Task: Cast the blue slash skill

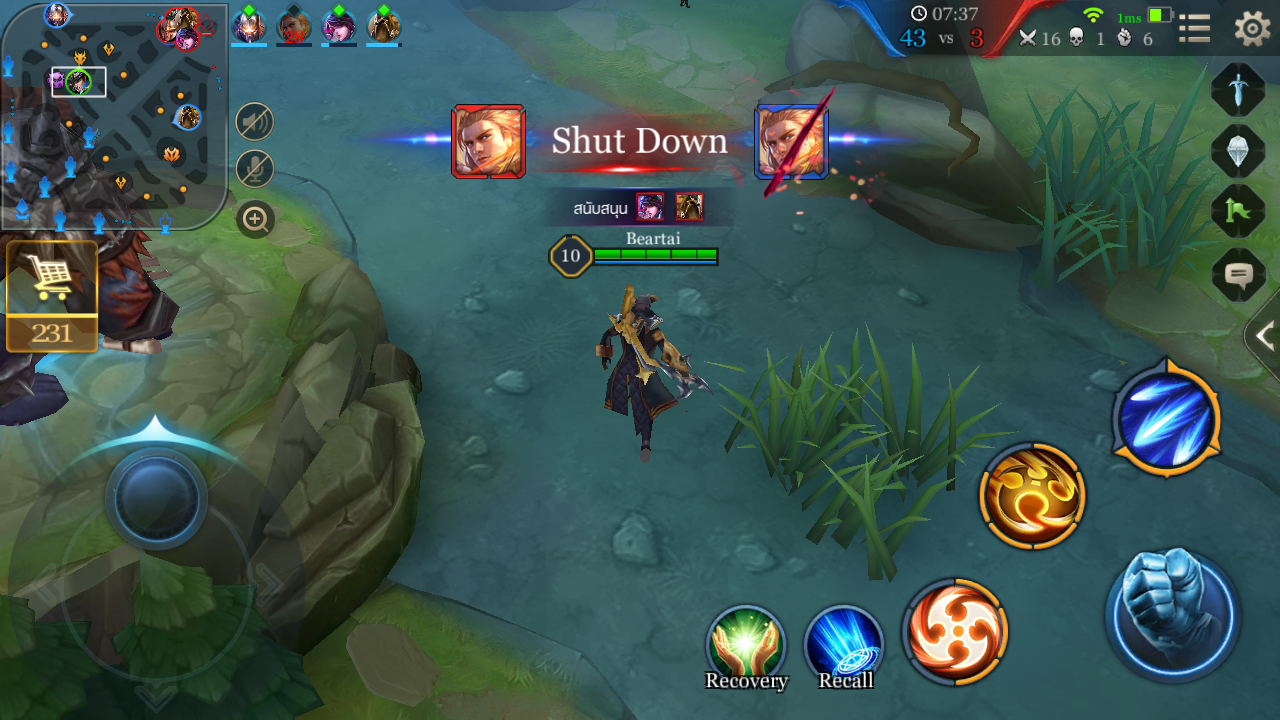Action: (1166, 418)
